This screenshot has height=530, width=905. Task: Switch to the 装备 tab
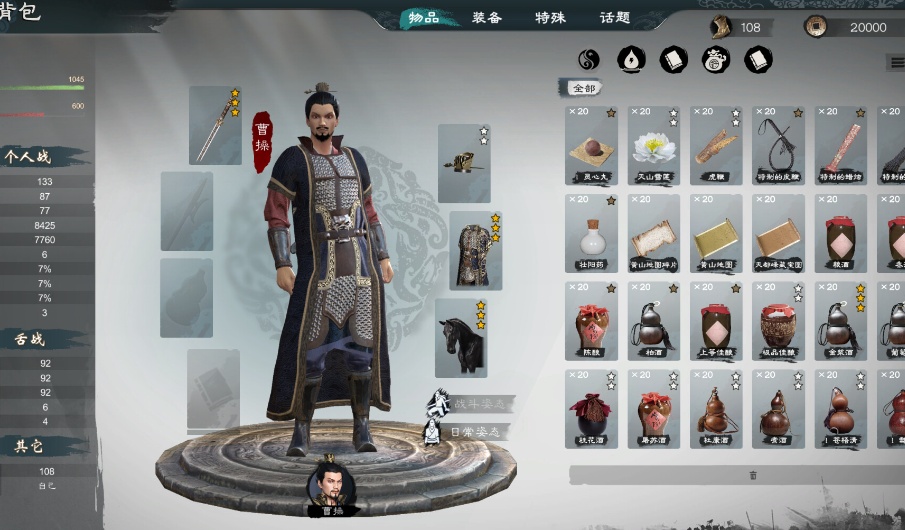pos(487,18)
